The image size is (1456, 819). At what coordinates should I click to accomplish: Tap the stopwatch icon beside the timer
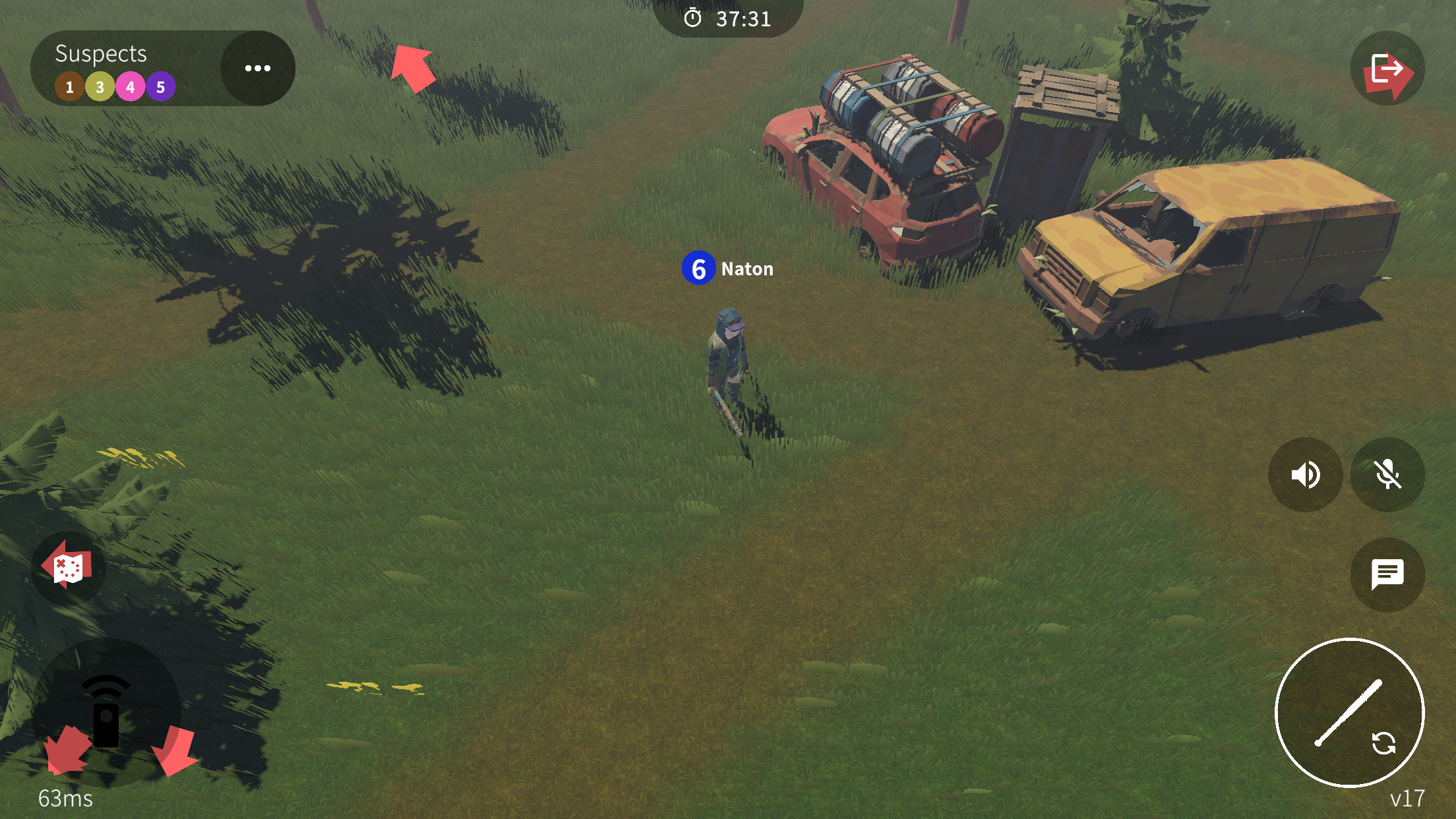694,19
